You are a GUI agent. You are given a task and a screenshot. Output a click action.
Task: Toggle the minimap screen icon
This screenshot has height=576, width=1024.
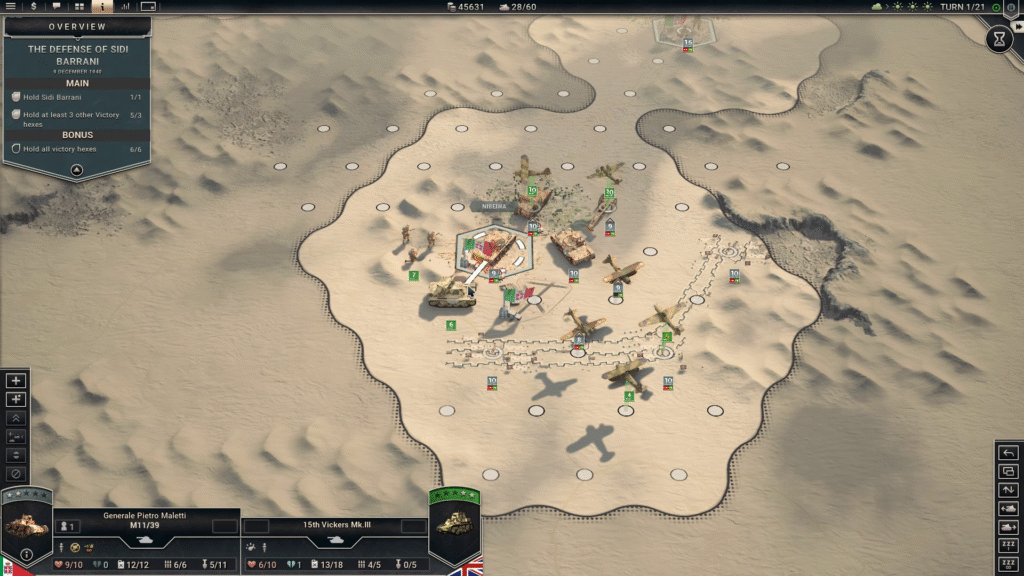[149, 7]
